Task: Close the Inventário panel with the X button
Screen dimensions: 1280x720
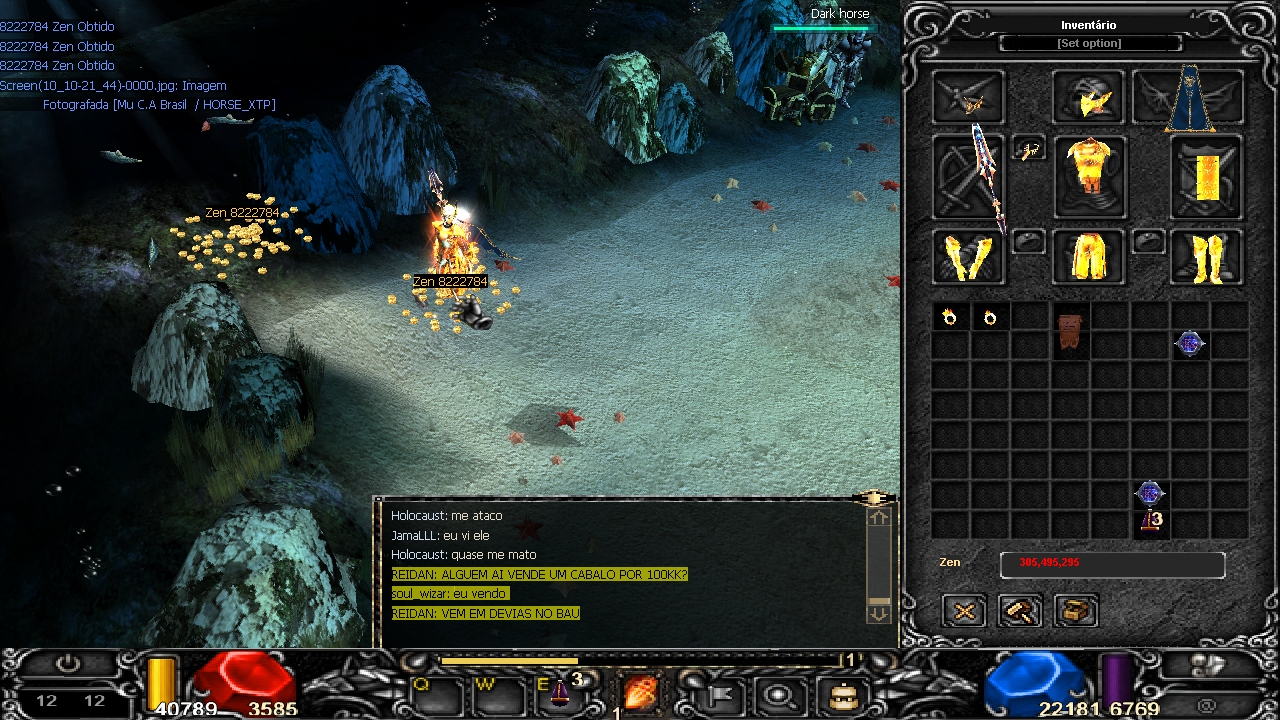Action: coord(965,611)
